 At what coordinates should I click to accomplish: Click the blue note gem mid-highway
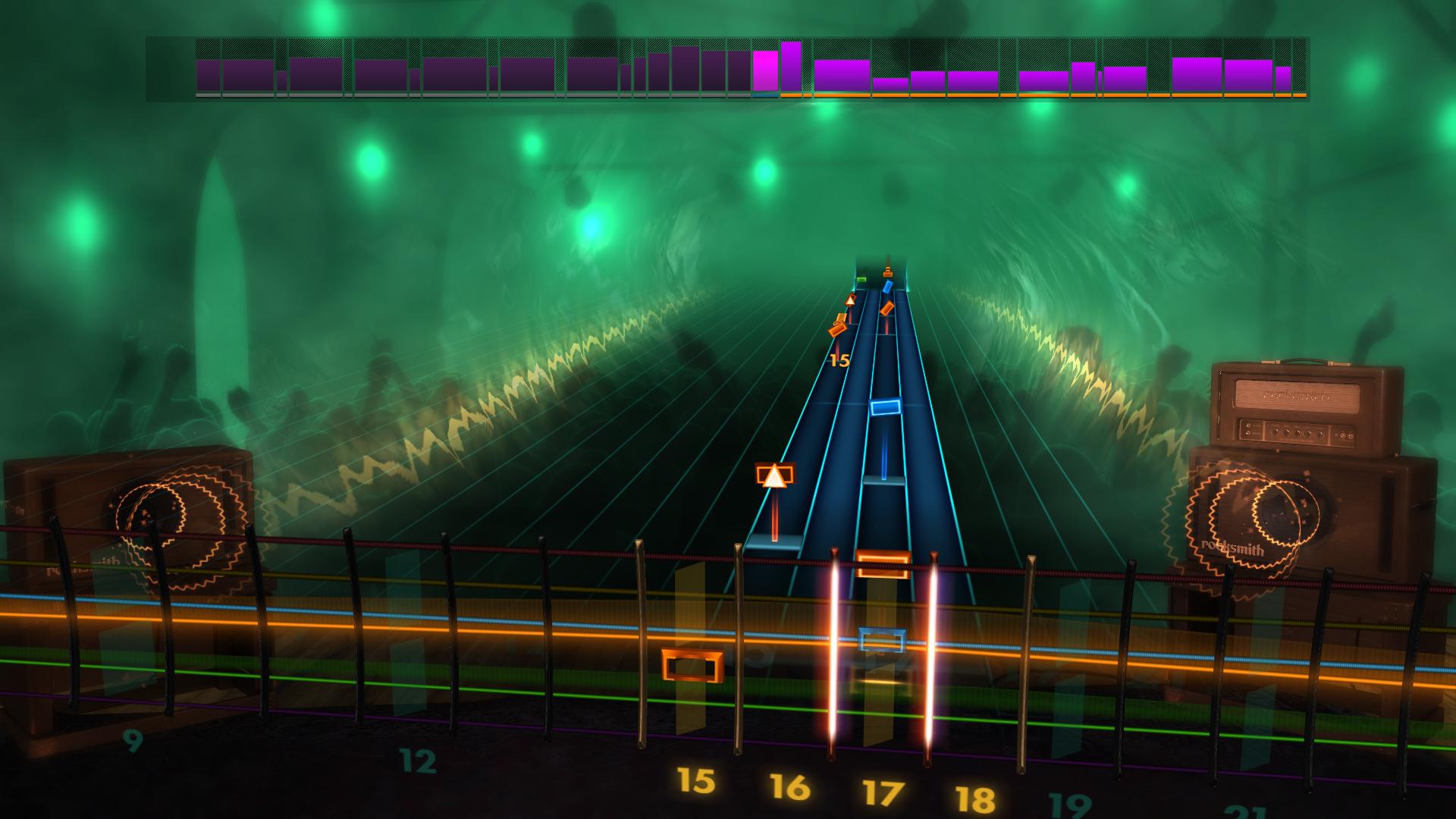886,408
